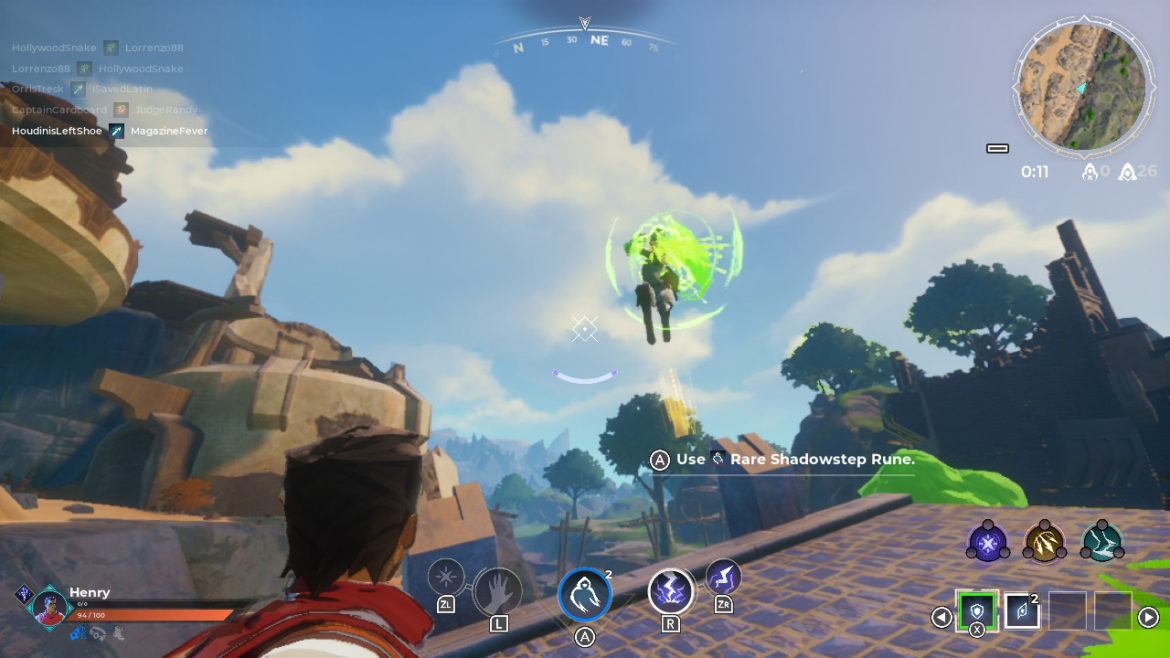Select the teal lightning talent icon
Viewport: 1170px width, 658px height.
tap(1102, 541)
